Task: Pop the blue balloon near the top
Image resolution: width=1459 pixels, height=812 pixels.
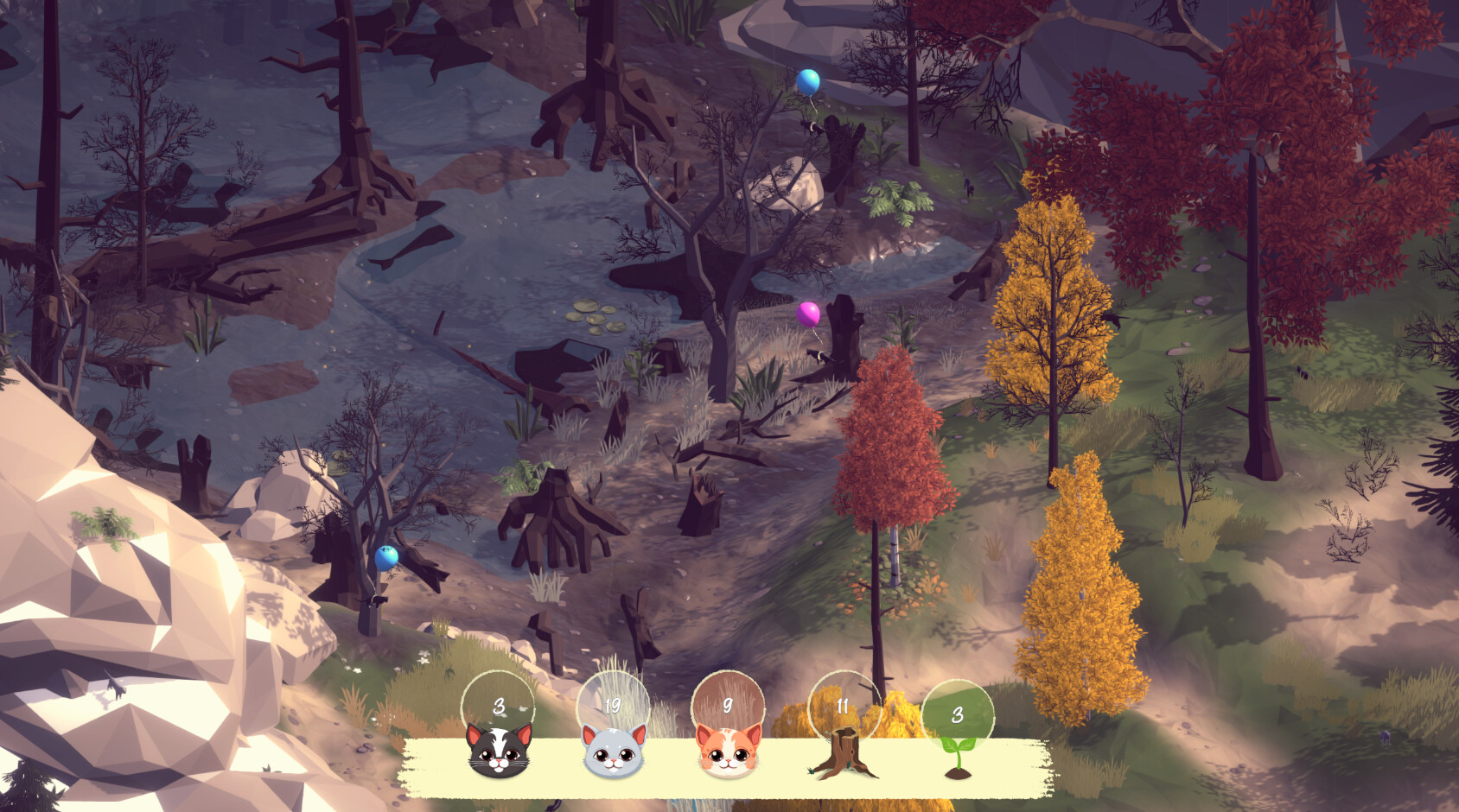Action: coord(810,82)
